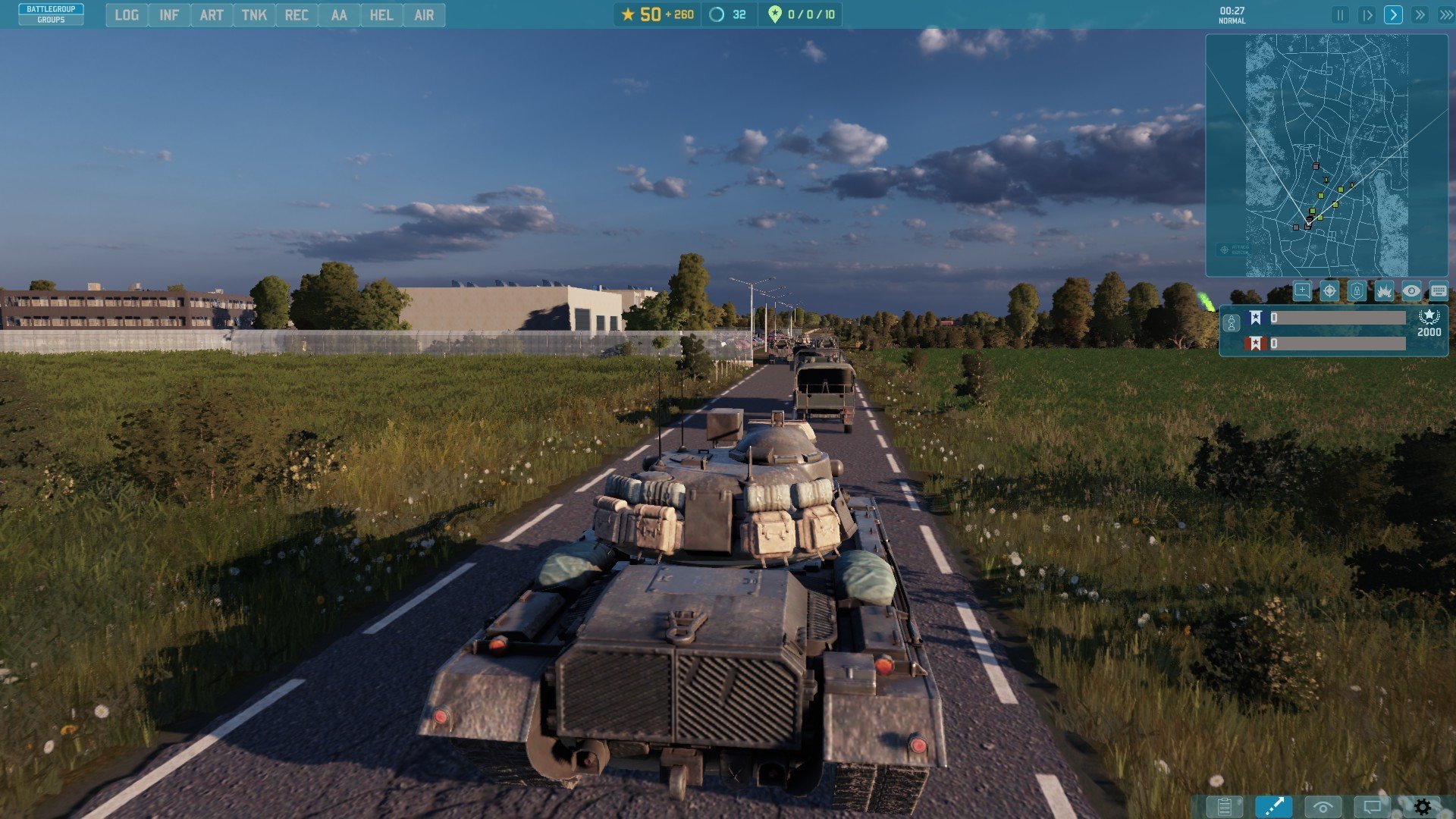Screen dimensions: 1456x819
Task: Open the Battlegroup Groups panel
Action: (x=51, y=14)
